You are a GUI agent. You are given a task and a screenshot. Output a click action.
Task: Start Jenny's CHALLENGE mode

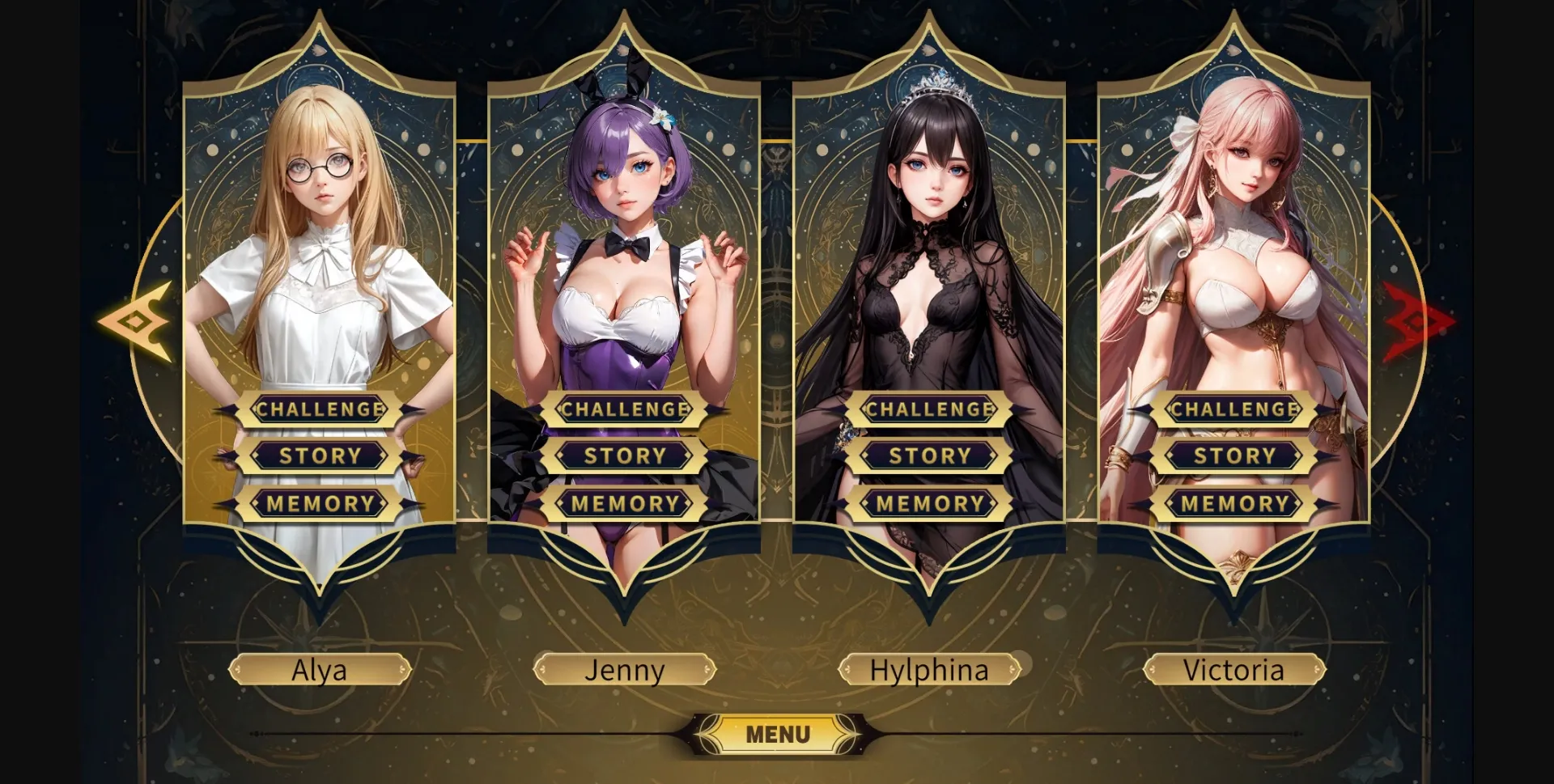[x=623, y=409]
